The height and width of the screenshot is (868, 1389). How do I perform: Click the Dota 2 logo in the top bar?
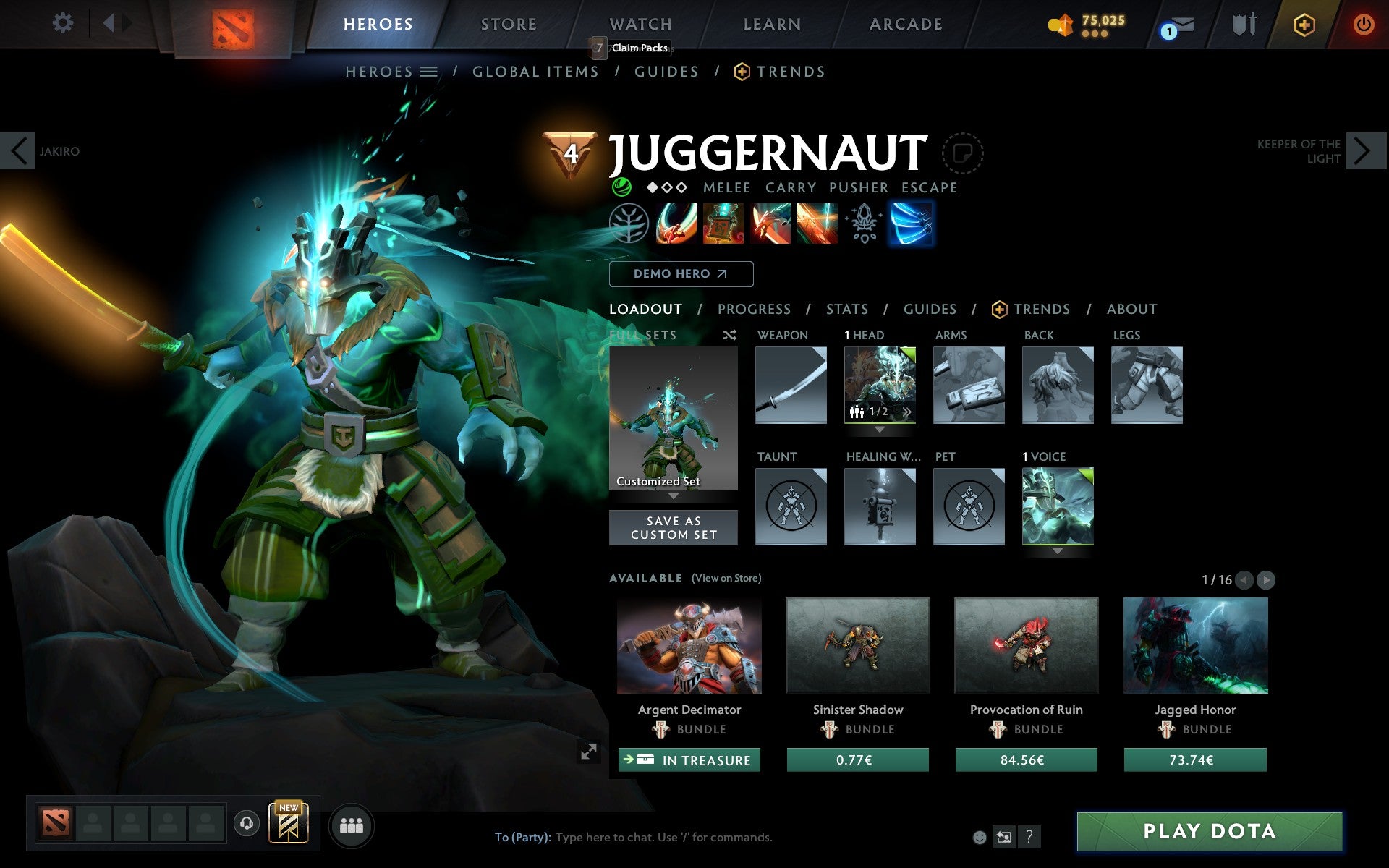233,24
